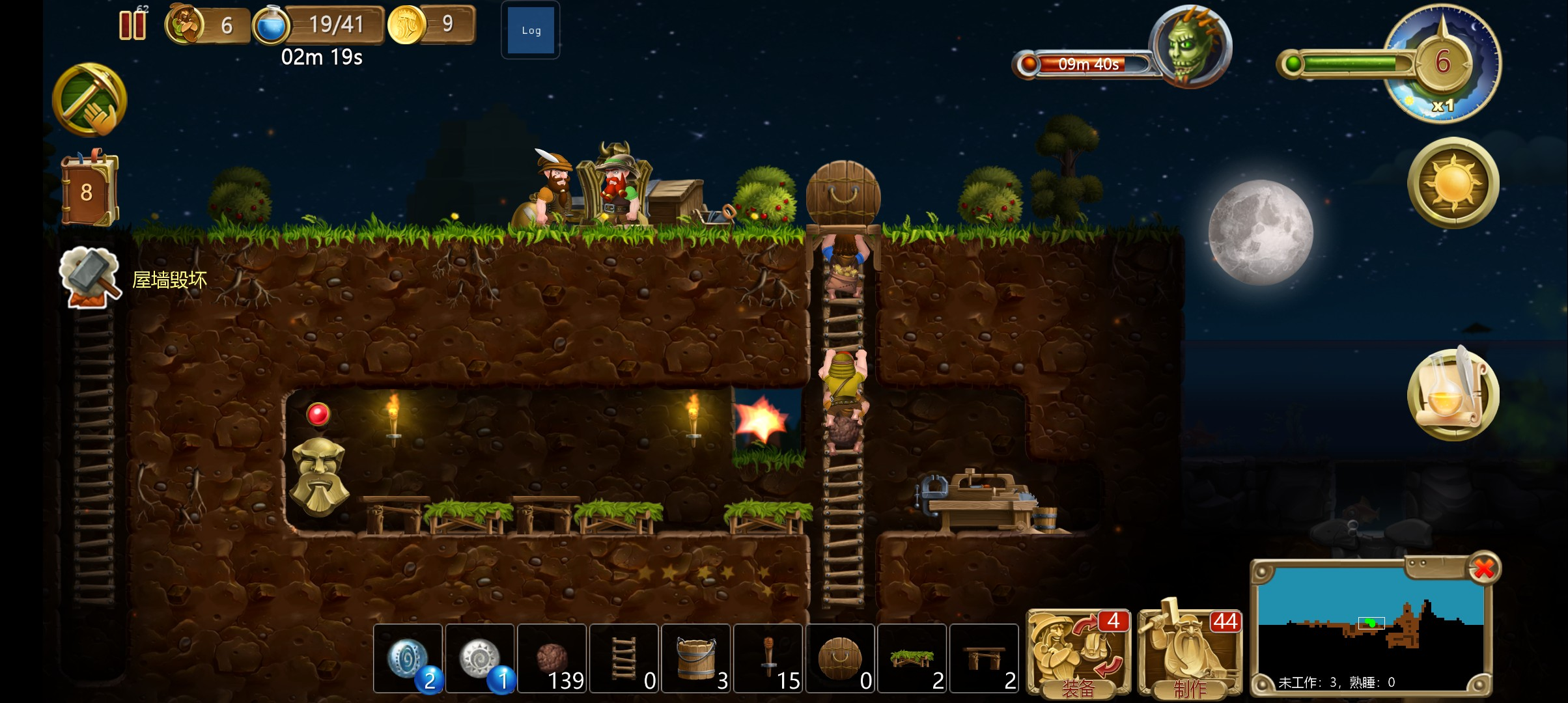The height and width of the screenshot is (703, 1568).
Task: Open the potion and scroll recipe button
Action: pos(1453,394)
